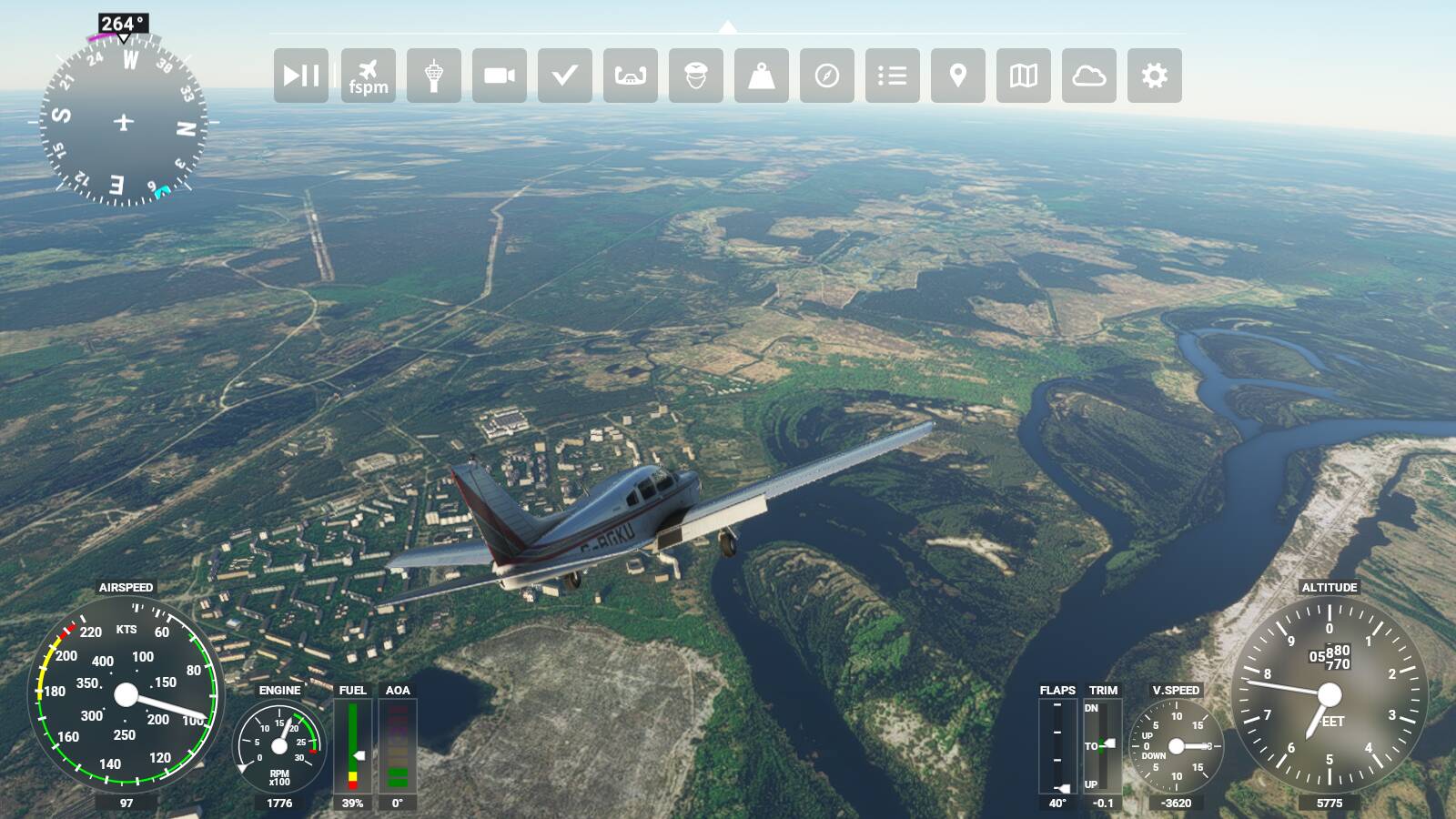Toggle the active pause button
The image size is (1456, 819).
[301, 76]
